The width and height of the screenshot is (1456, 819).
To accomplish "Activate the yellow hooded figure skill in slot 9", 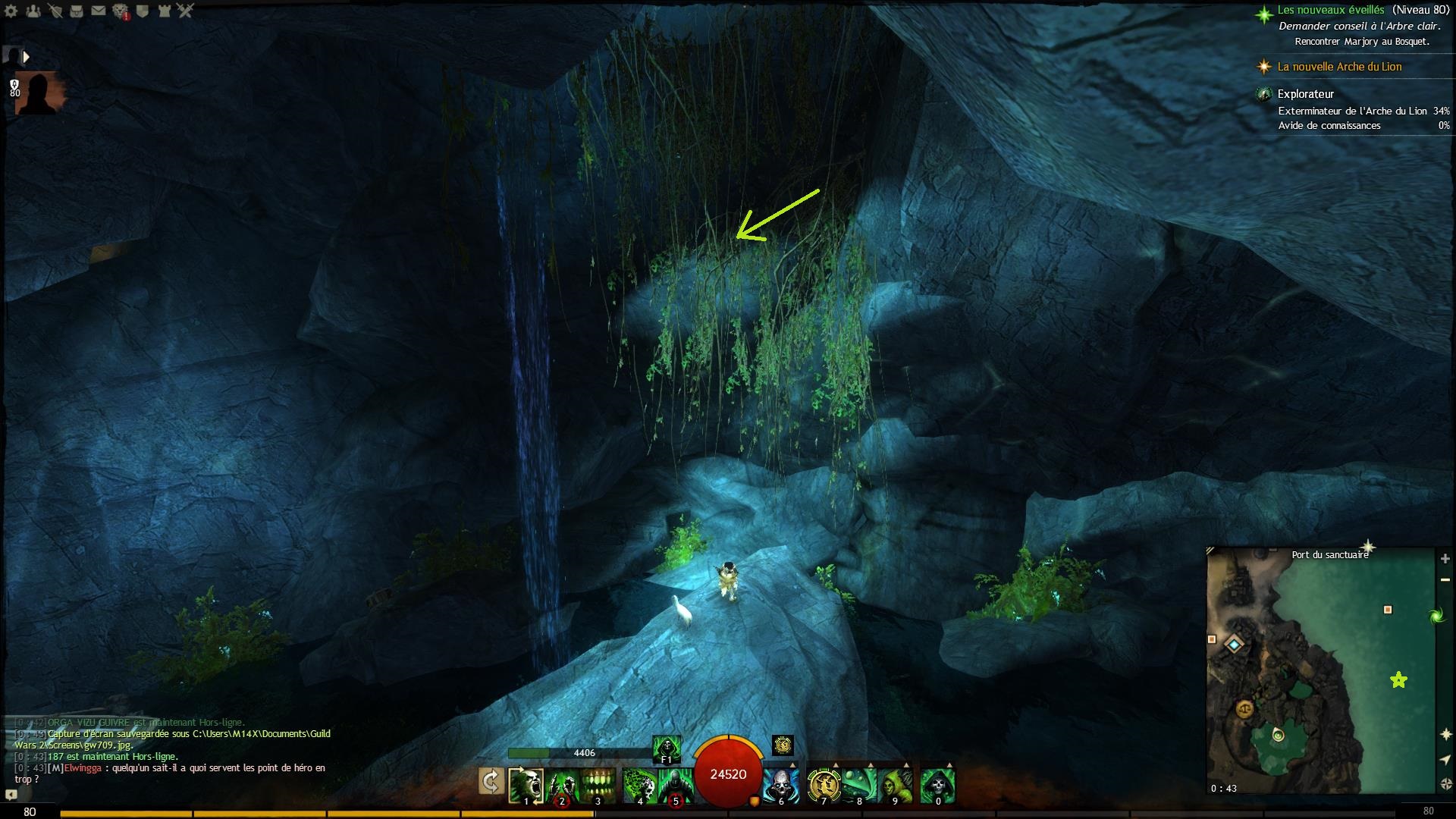I will point(896,785).
